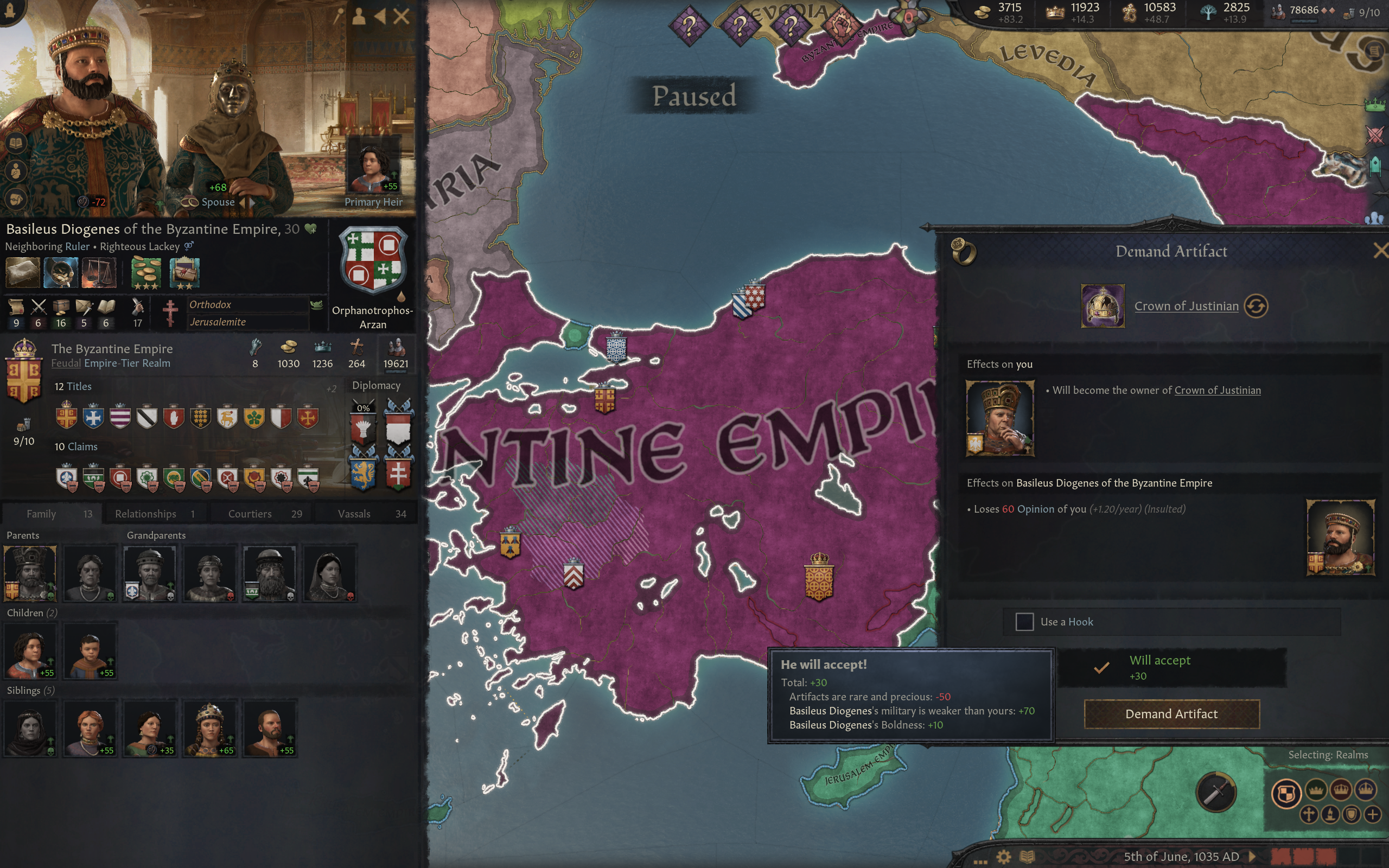Click the game settings gear at bottom right
The height and width of the screenshot is (868, 1389).
click(x=1004, y=858)
